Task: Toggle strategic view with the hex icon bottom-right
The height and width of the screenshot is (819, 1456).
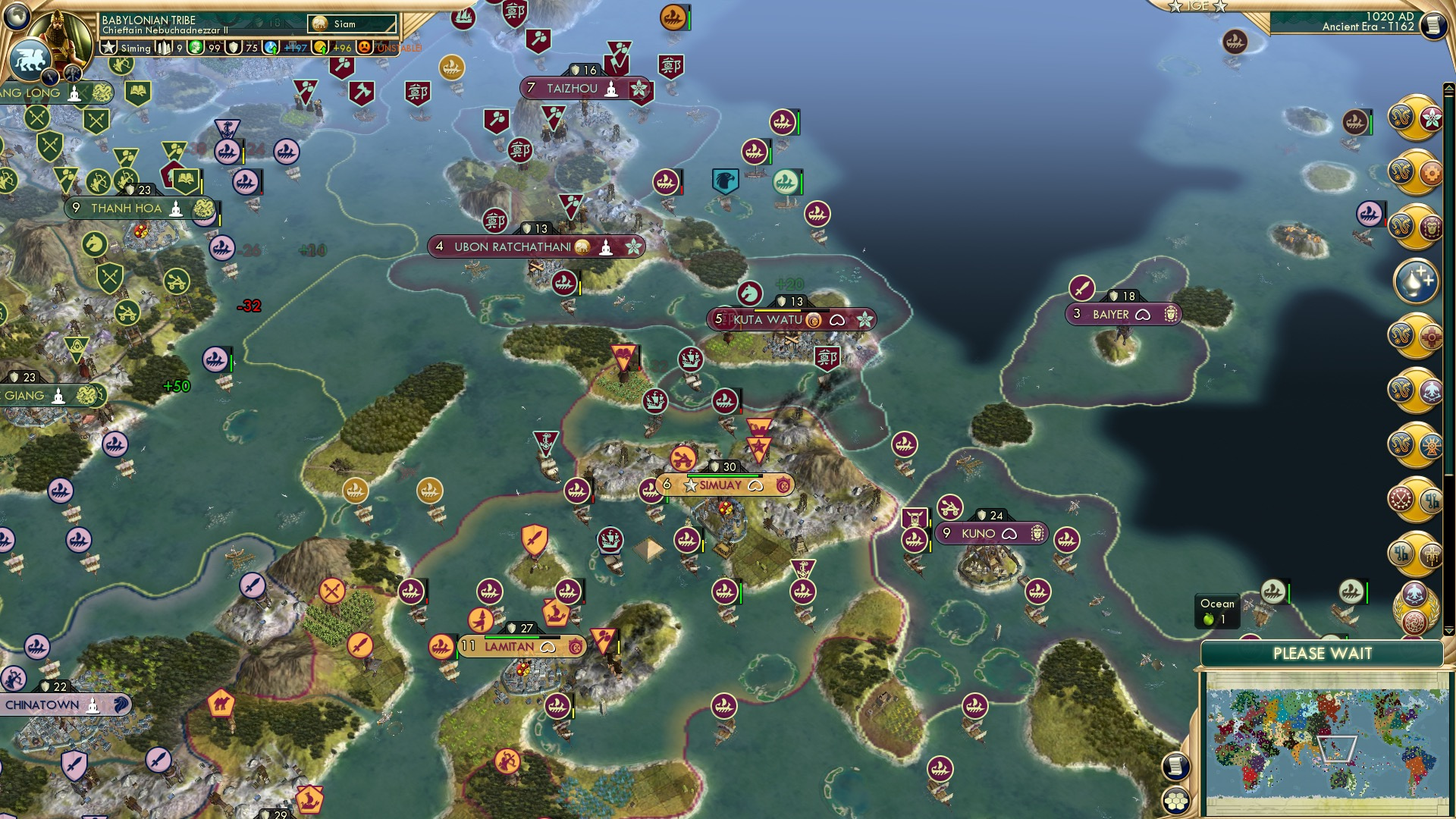Action: [x=1175, y=801]
